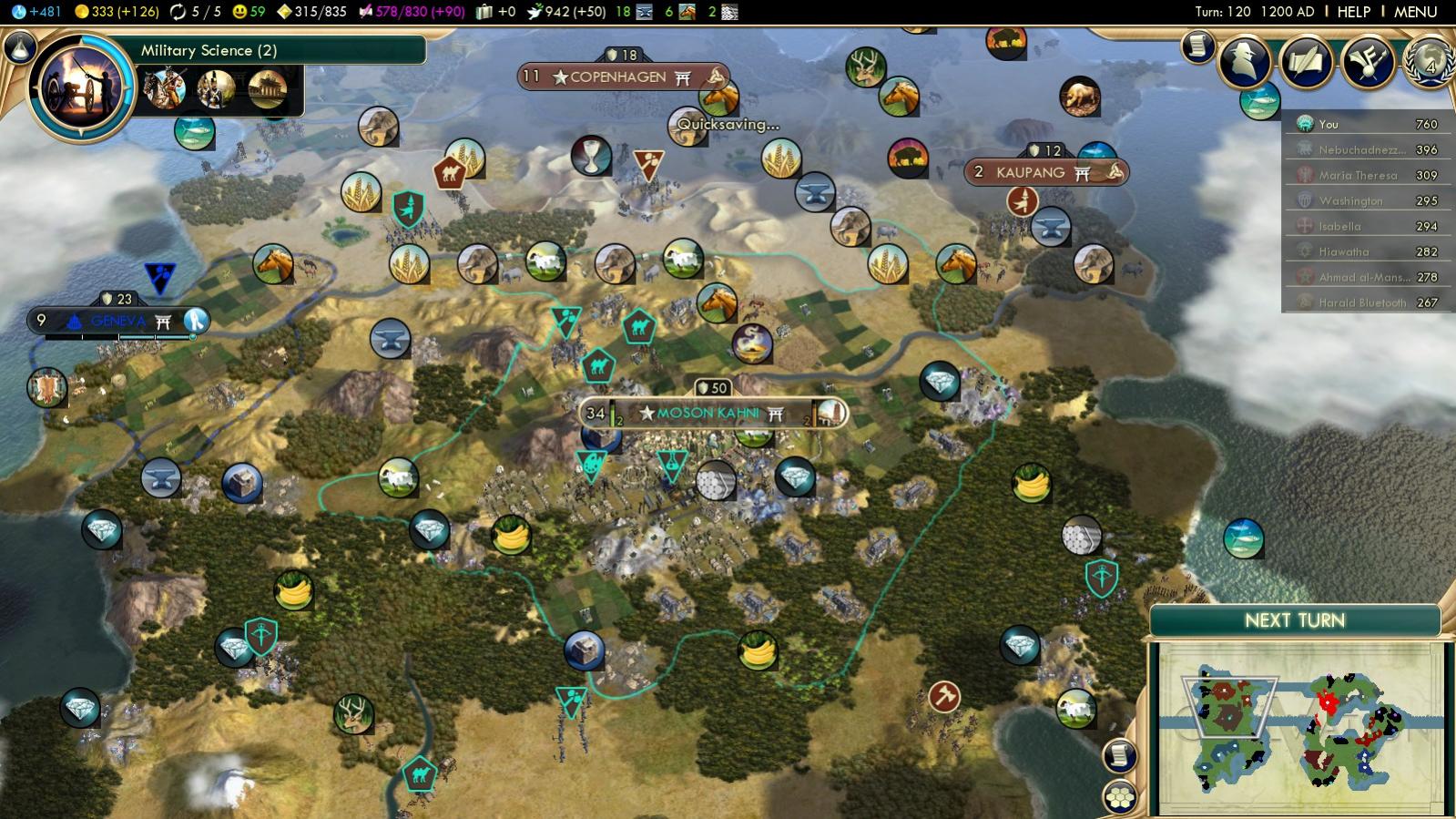Select the Moson Kahni city banner
The image size is (1456, 819).
pyautogui.click(x=708, y=414)
